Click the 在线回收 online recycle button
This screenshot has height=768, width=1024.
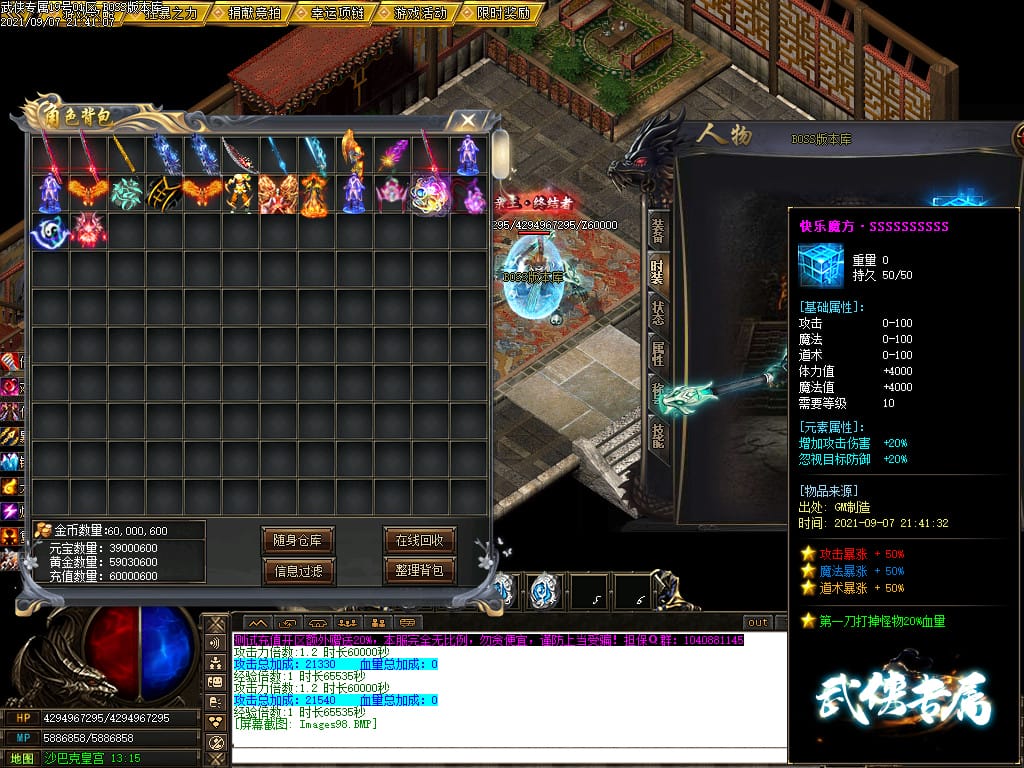point(419,540)
